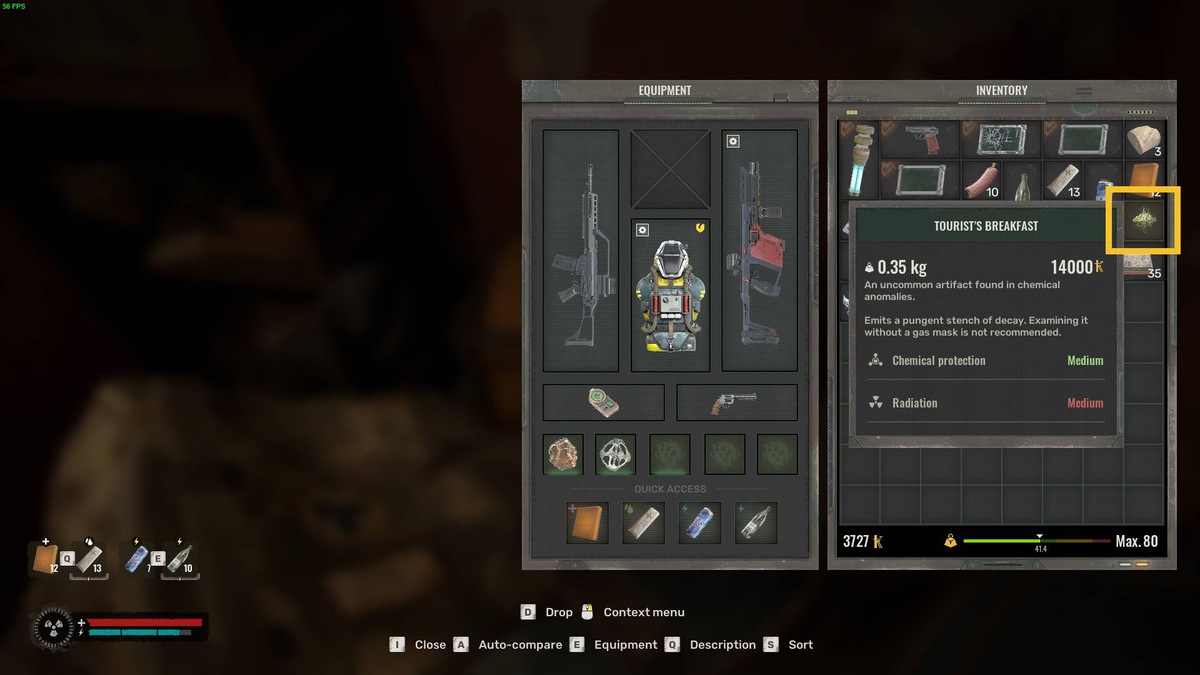This screenshot has width=1200, height=675.
Task: Select the bandage quick access slot
Action: coord(643,523)
